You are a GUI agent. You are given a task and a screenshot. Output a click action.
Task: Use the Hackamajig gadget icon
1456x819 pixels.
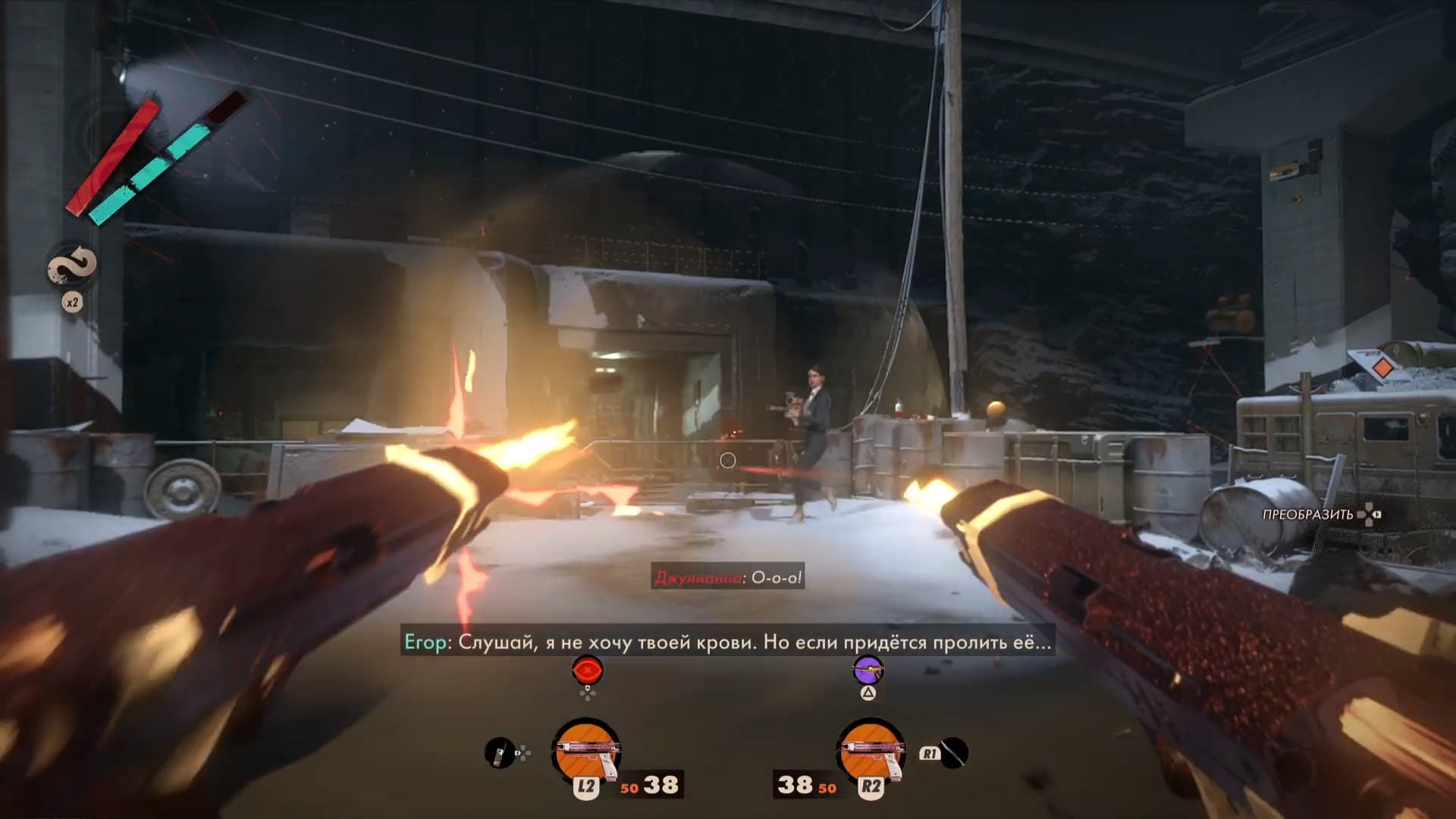pos(498,753)
